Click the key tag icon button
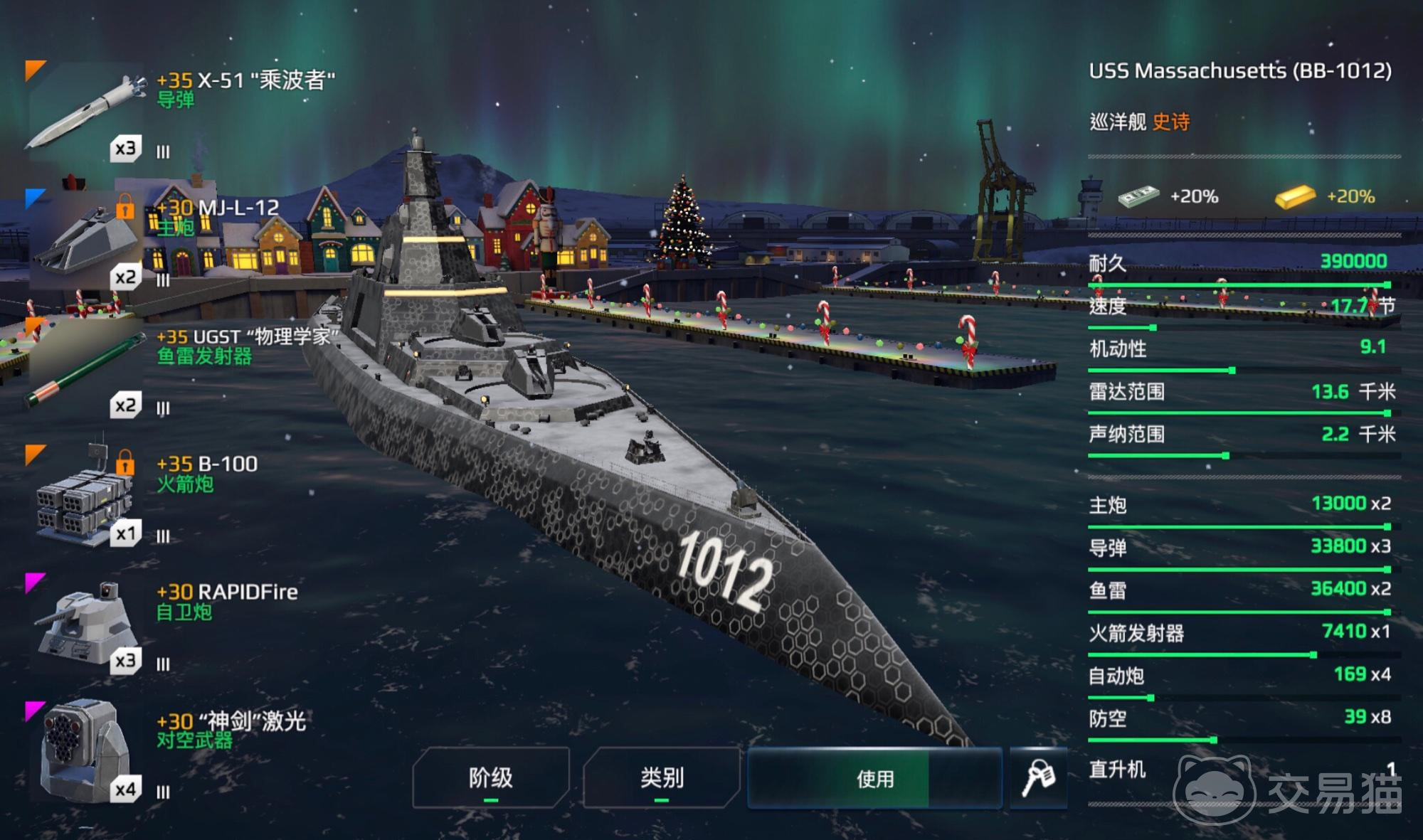 click(x=1038, y=777)
